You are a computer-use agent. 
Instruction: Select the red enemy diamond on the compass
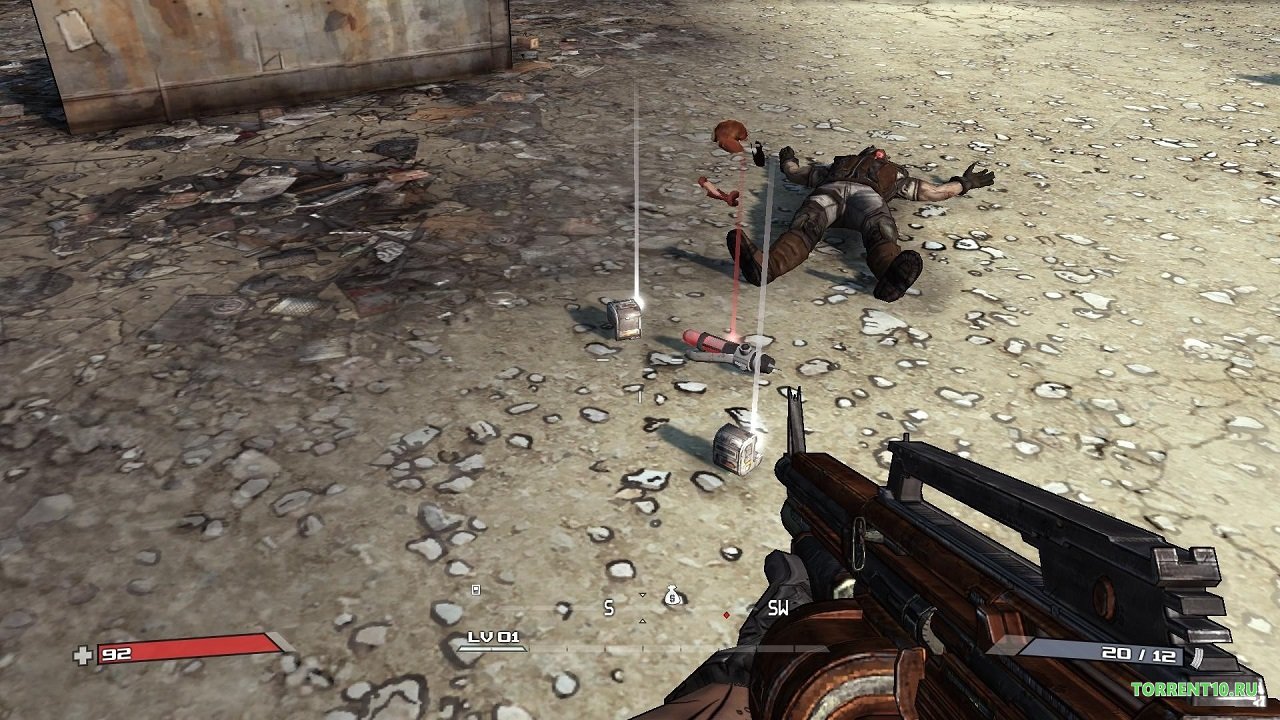point(727,614)
